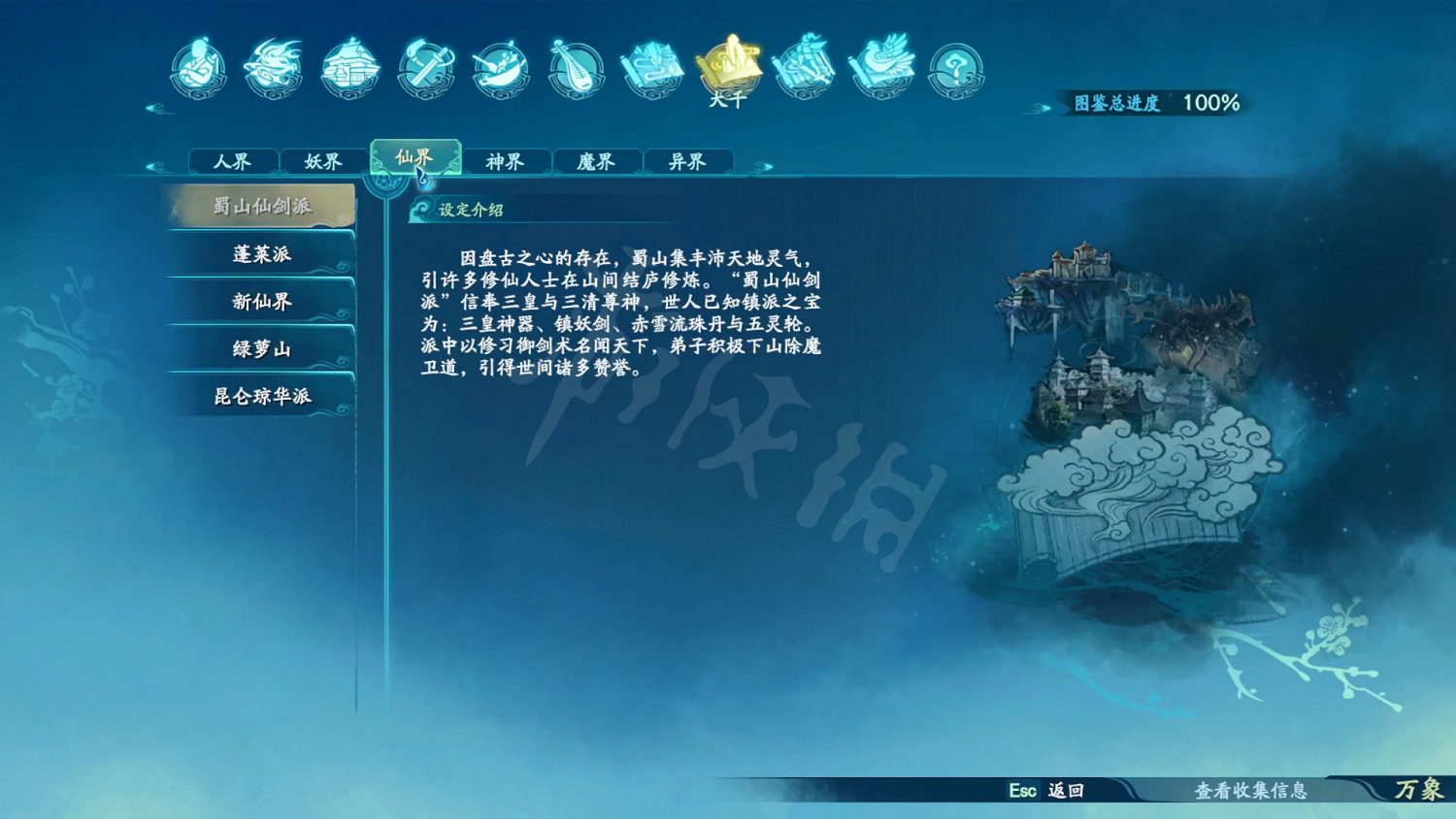Click the golden 大千 category icon
Image resolution: width=1456 pixels, height=819 pixels.
[728, 66]
